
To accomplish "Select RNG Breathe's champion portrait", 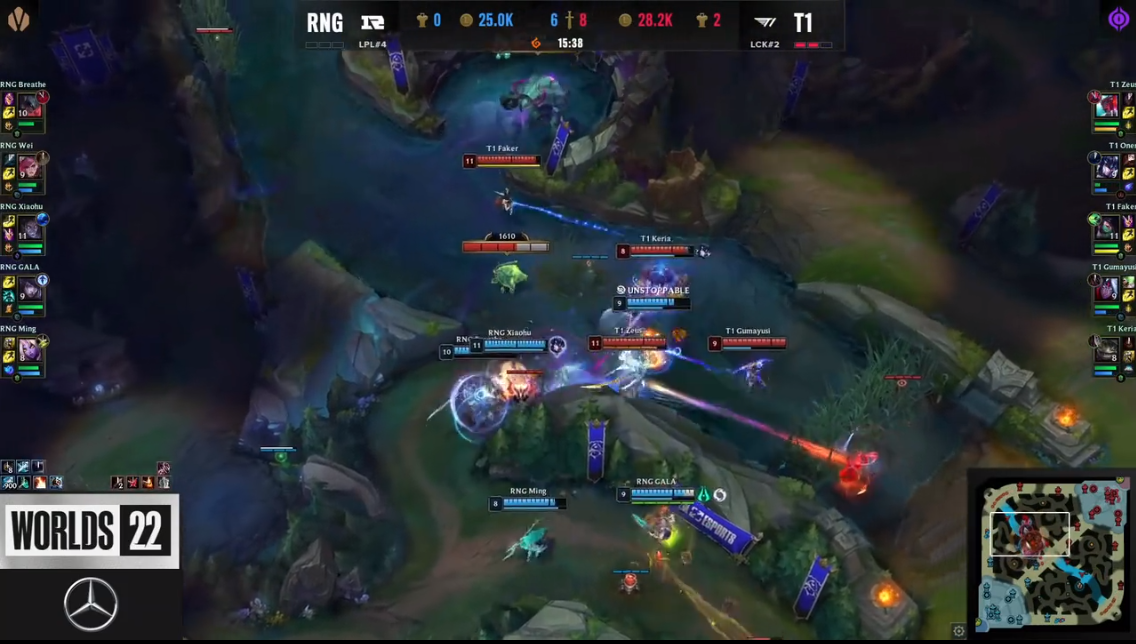I will coord(29,106).
